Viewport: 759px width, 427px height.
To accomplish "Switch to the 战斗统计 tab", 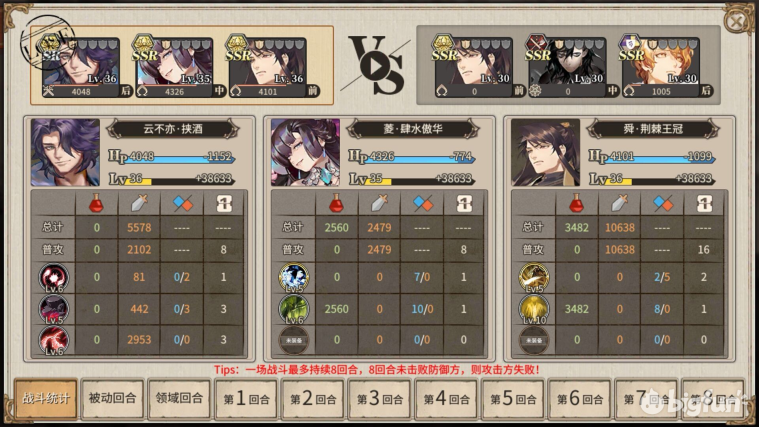I will [45, 399].
